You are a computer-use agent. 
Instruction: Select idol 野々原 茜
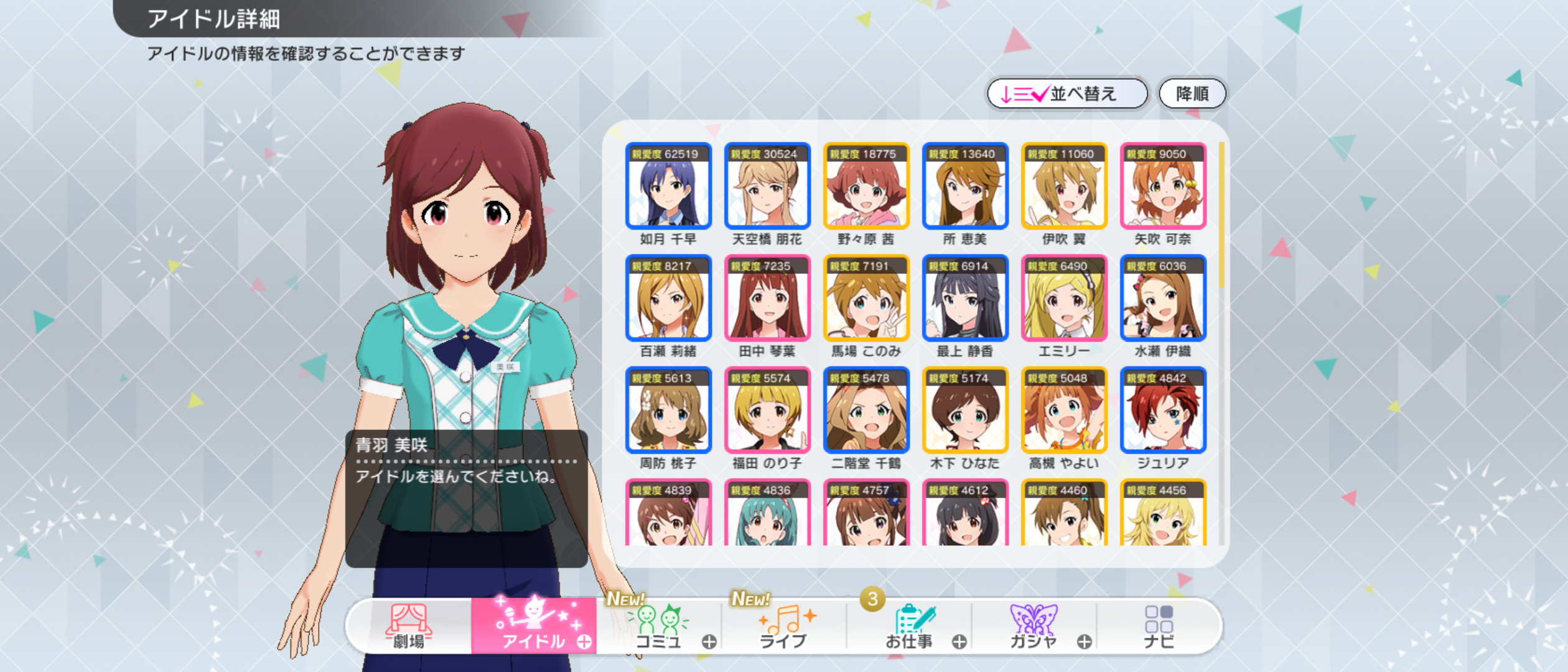[866, 186]
